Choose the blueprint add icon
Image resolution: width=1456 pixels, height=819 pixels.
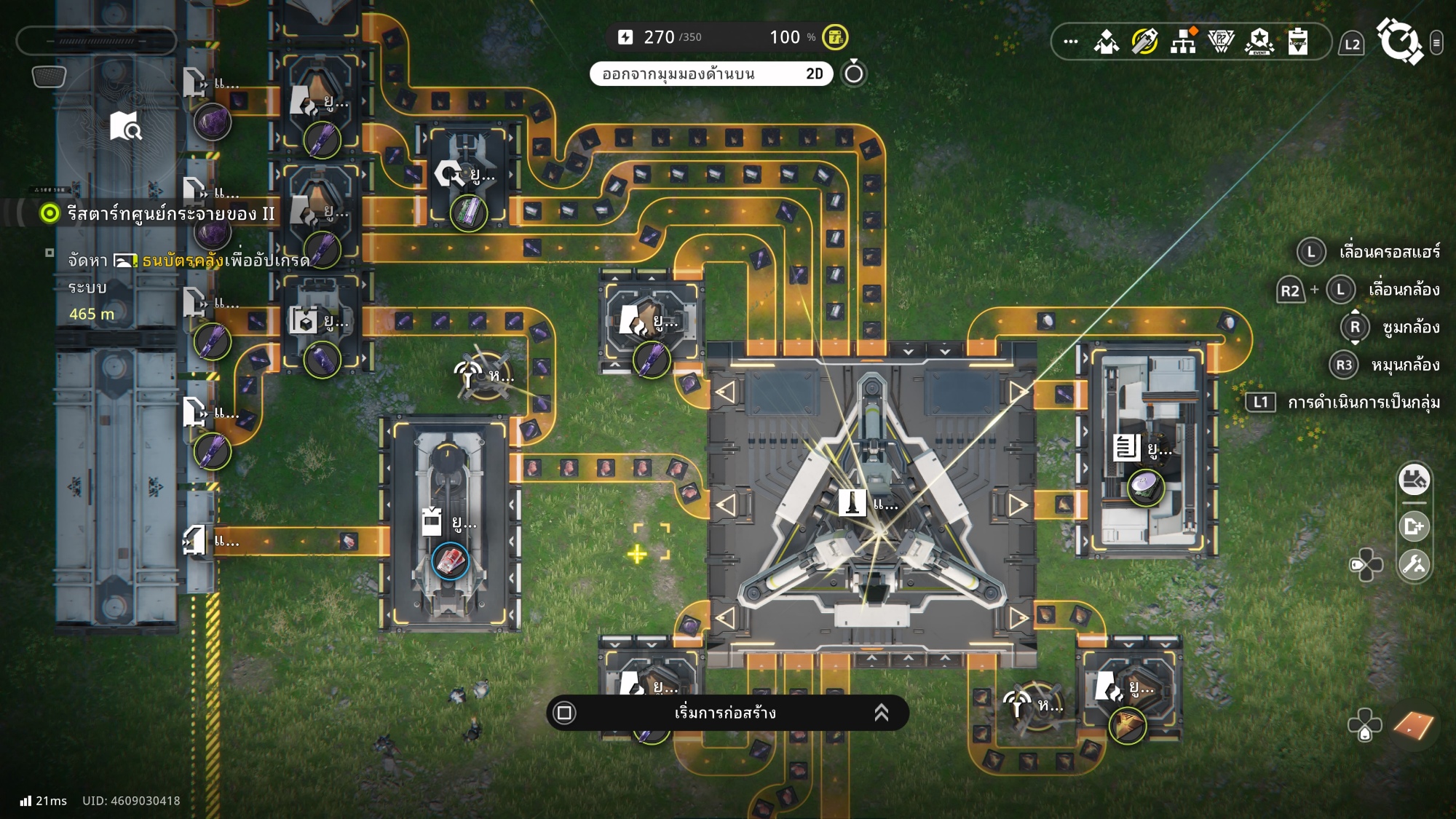(1414, 526)
